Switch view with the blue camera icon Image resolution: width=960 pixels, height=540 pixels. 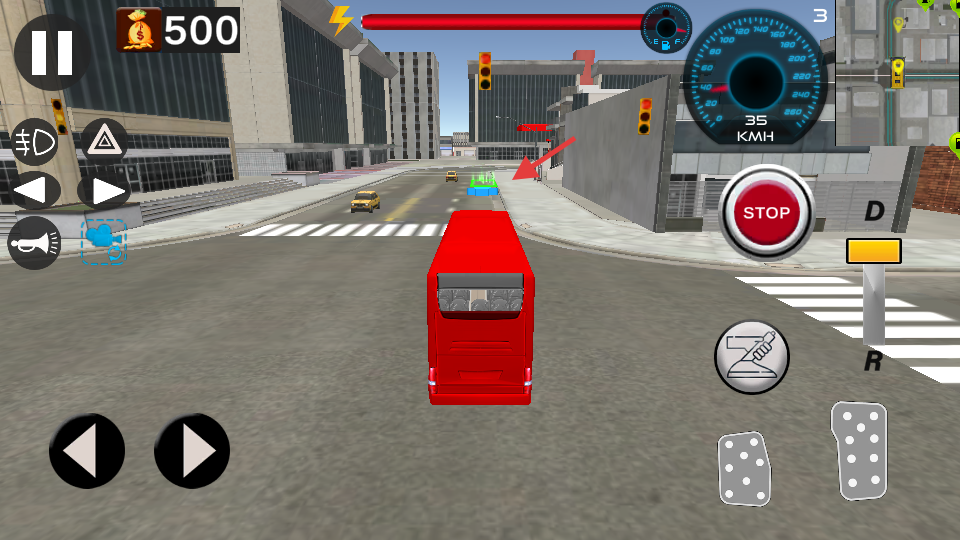pyautogui.click(x=103, y=242)
